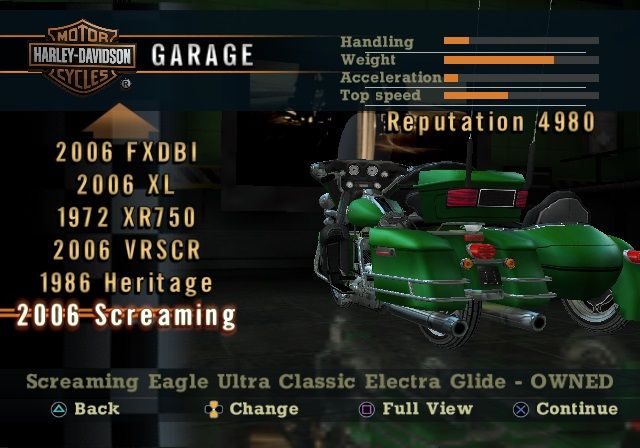Click the up arrow above the bike list
This screenshot has height=448, width=640.
click(119, 122)
